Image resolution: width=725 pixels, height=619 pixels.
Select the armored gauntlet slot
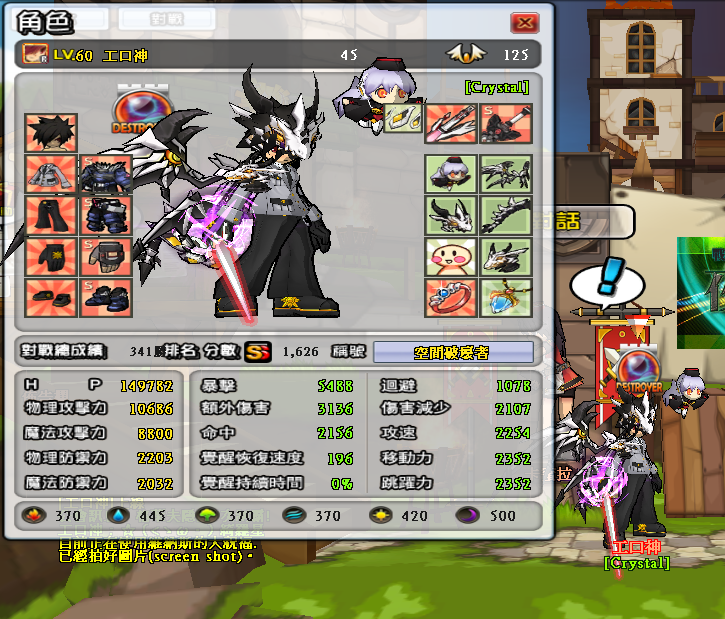pos(106,257)
